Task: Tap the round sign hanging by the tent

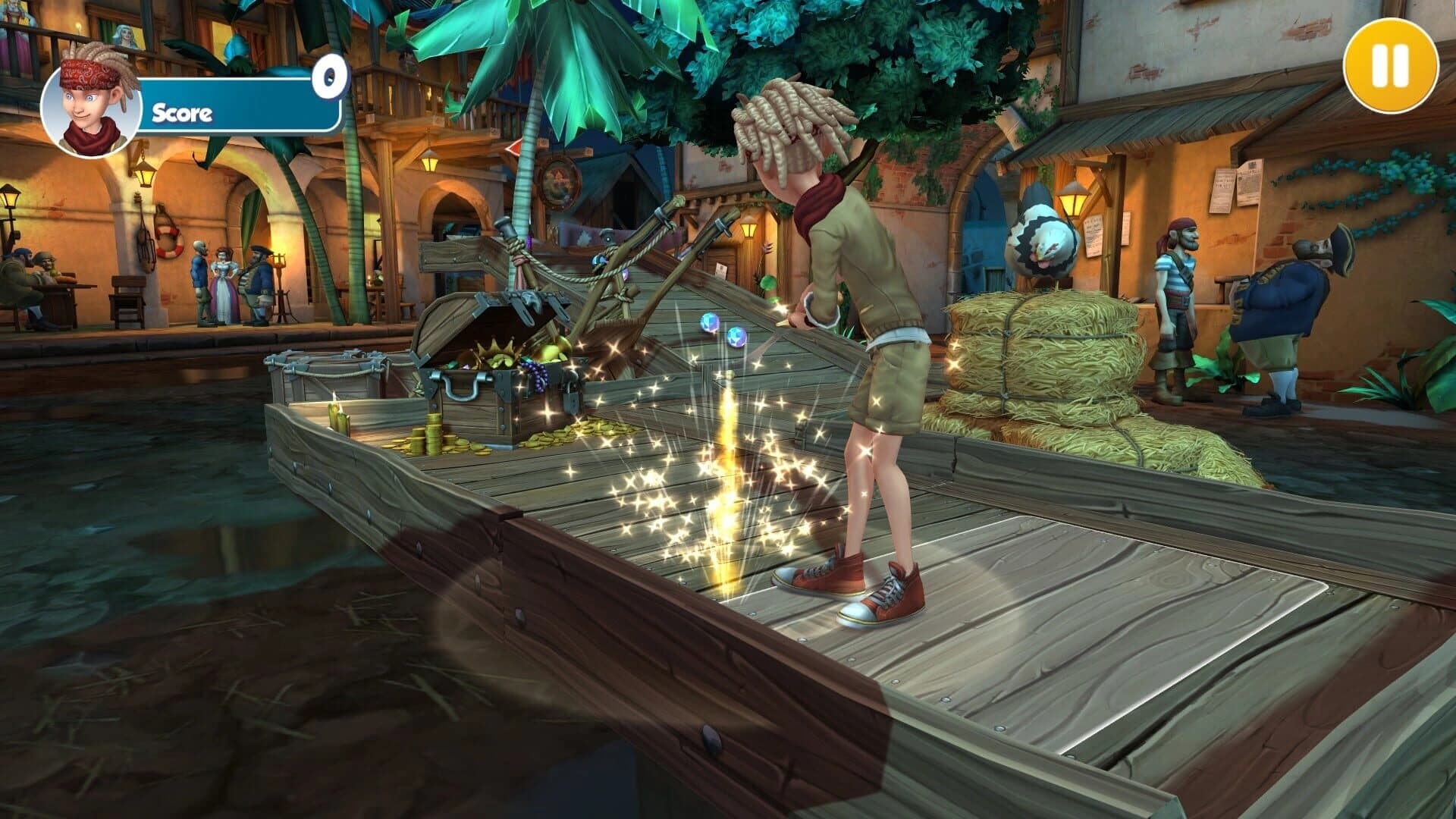Action: [x=559, y=183]
